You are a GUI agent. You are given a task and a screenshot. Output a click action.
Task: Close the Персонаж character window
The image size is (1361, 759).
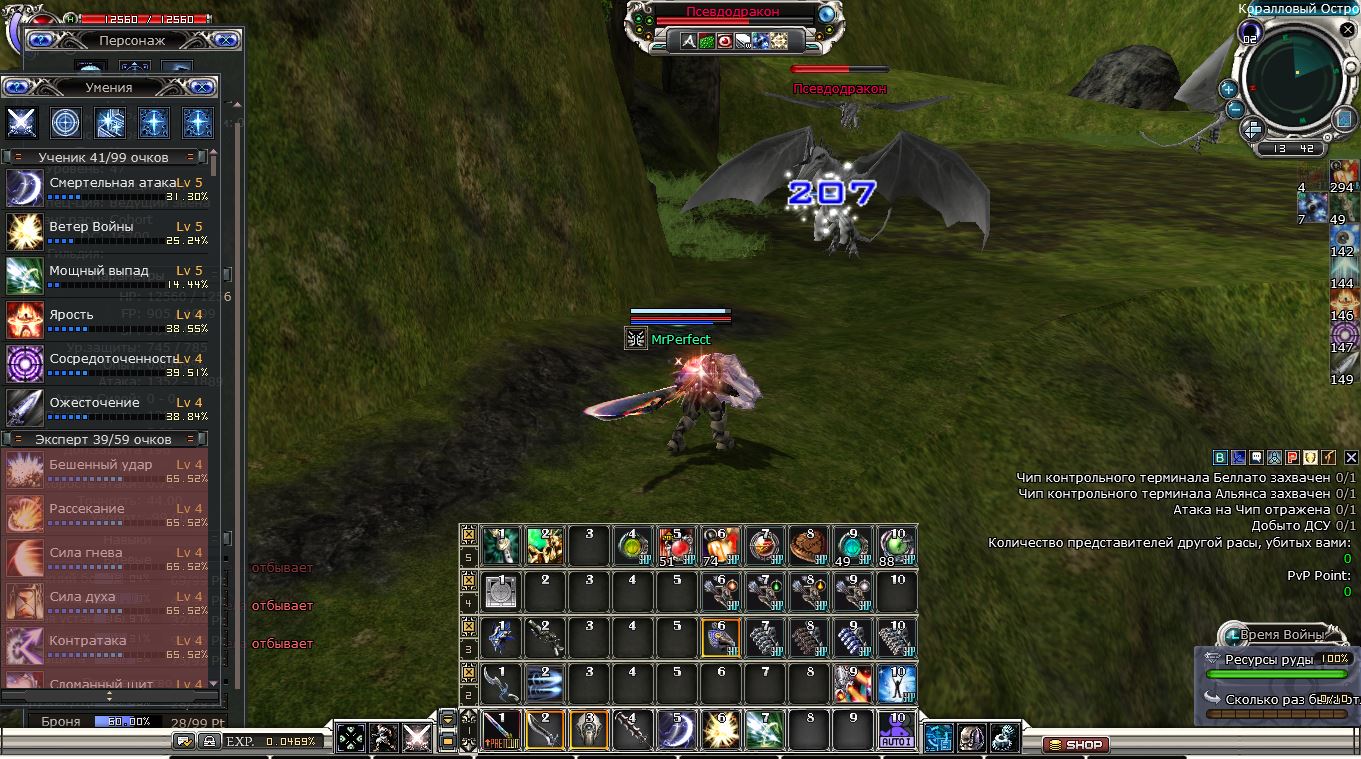(x=226, y=40)
